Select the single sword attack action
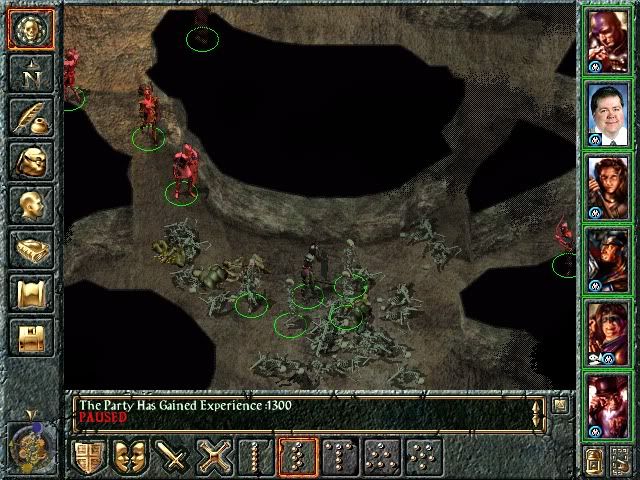This screenshot has height=480, width=640. point(172,458)
